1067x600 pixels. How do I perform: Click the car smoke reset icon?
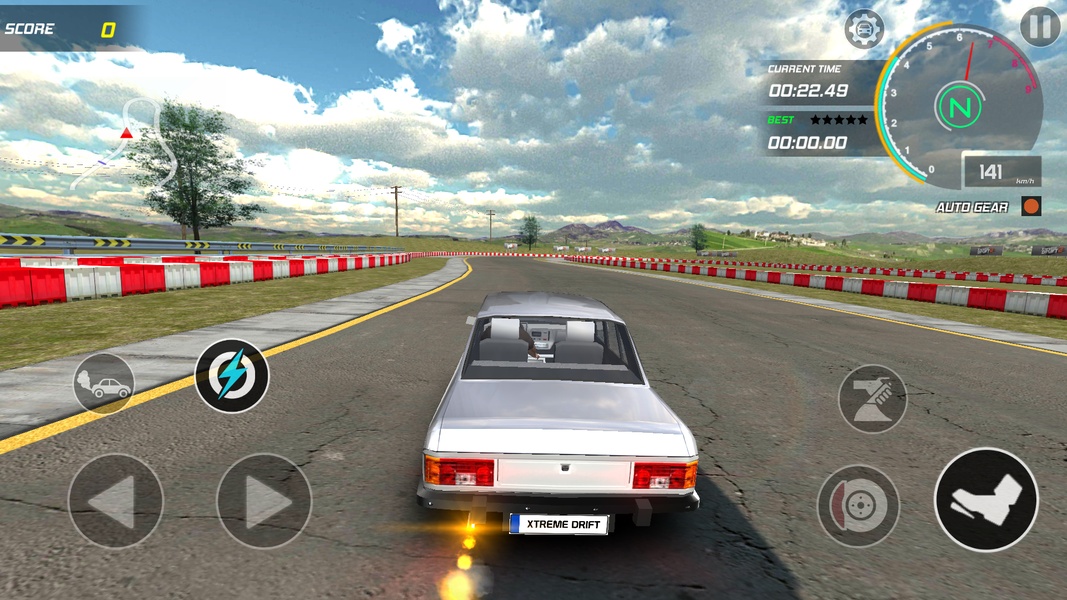click(103, 383)
